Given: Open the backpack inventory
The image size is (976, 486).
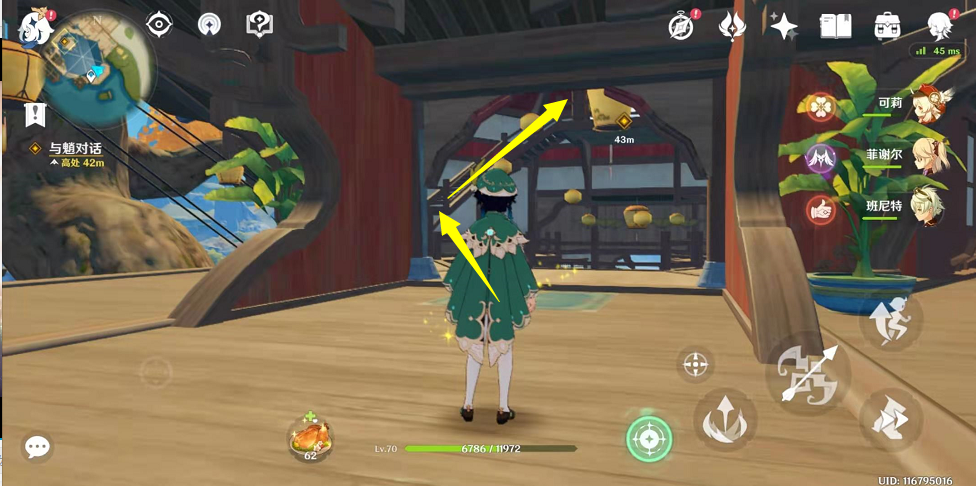Looking at the screenshot, I should coord(887,26).
